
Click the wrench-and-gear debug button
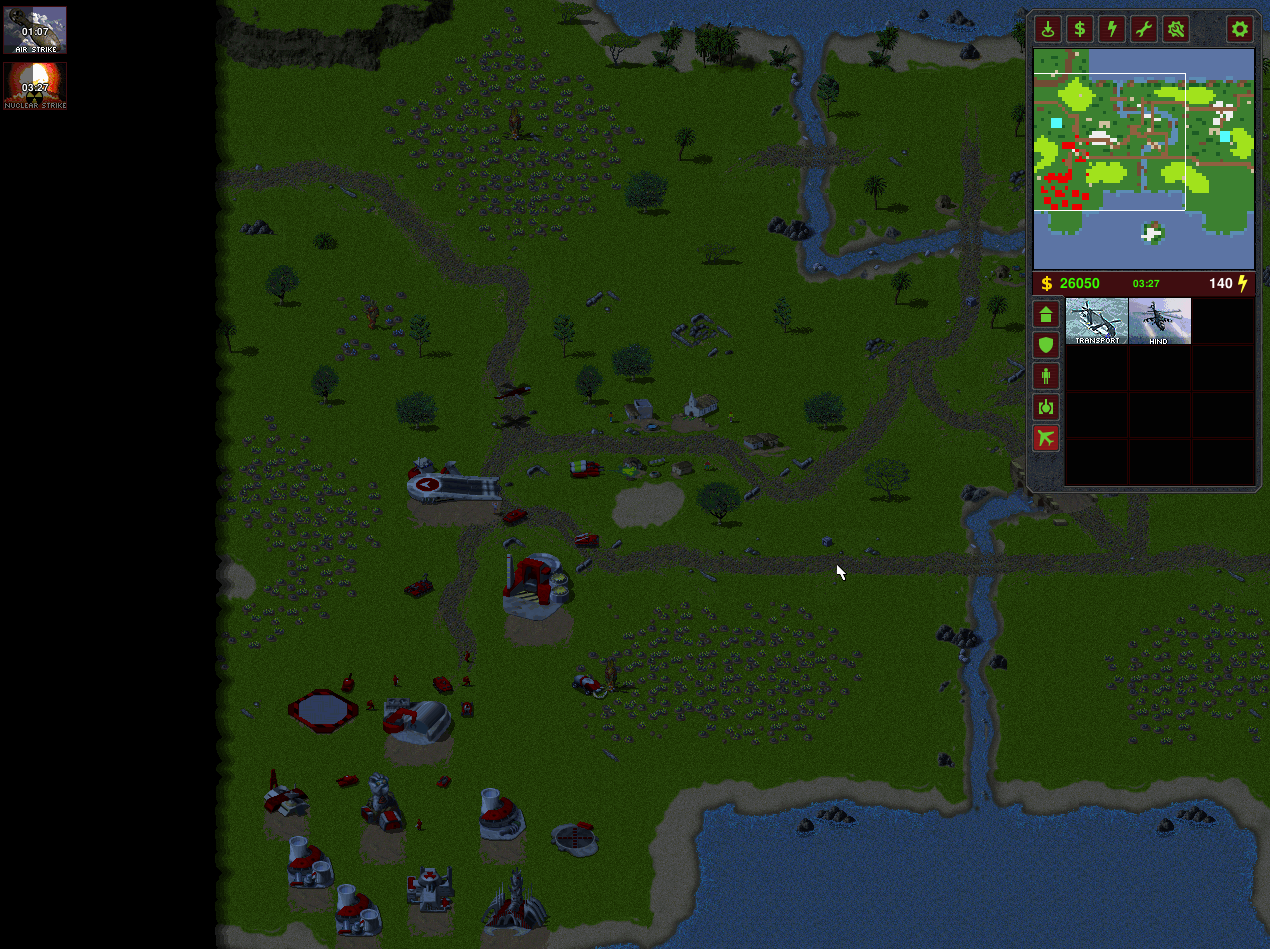coord(1175,29)
